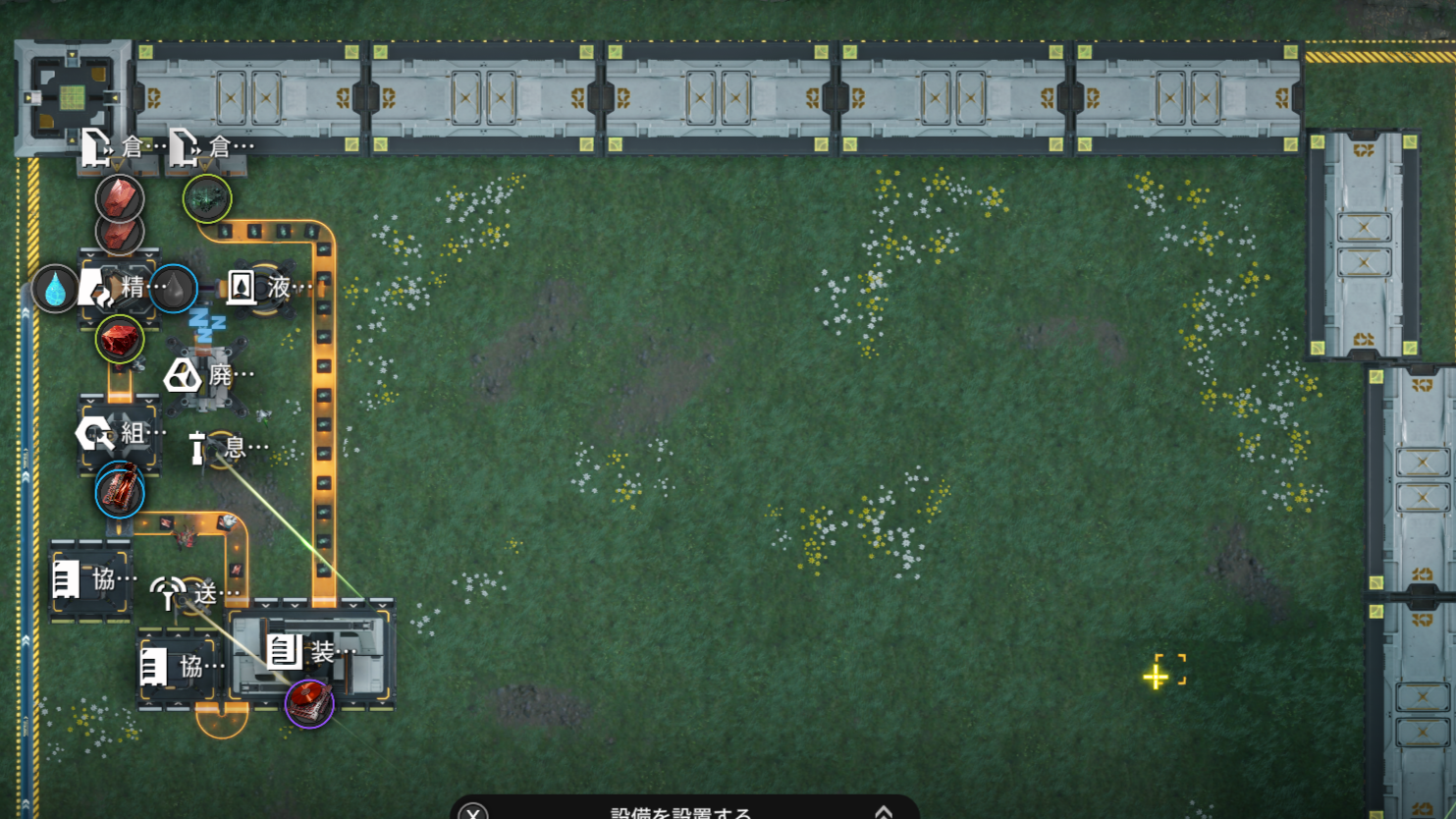The width and height of the screenshot is (1456, 819).
Task: Inspect the red gem icon in green ring
Action: (120, 340)
